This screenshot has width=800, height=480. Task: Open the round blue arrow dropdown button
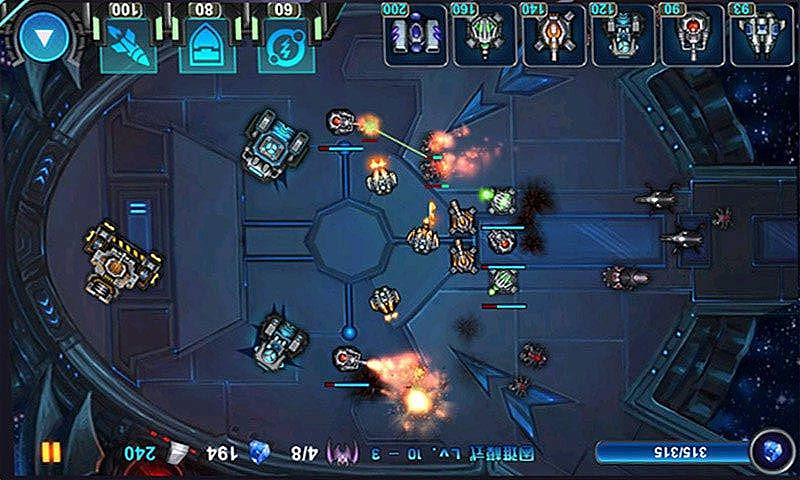42,40
